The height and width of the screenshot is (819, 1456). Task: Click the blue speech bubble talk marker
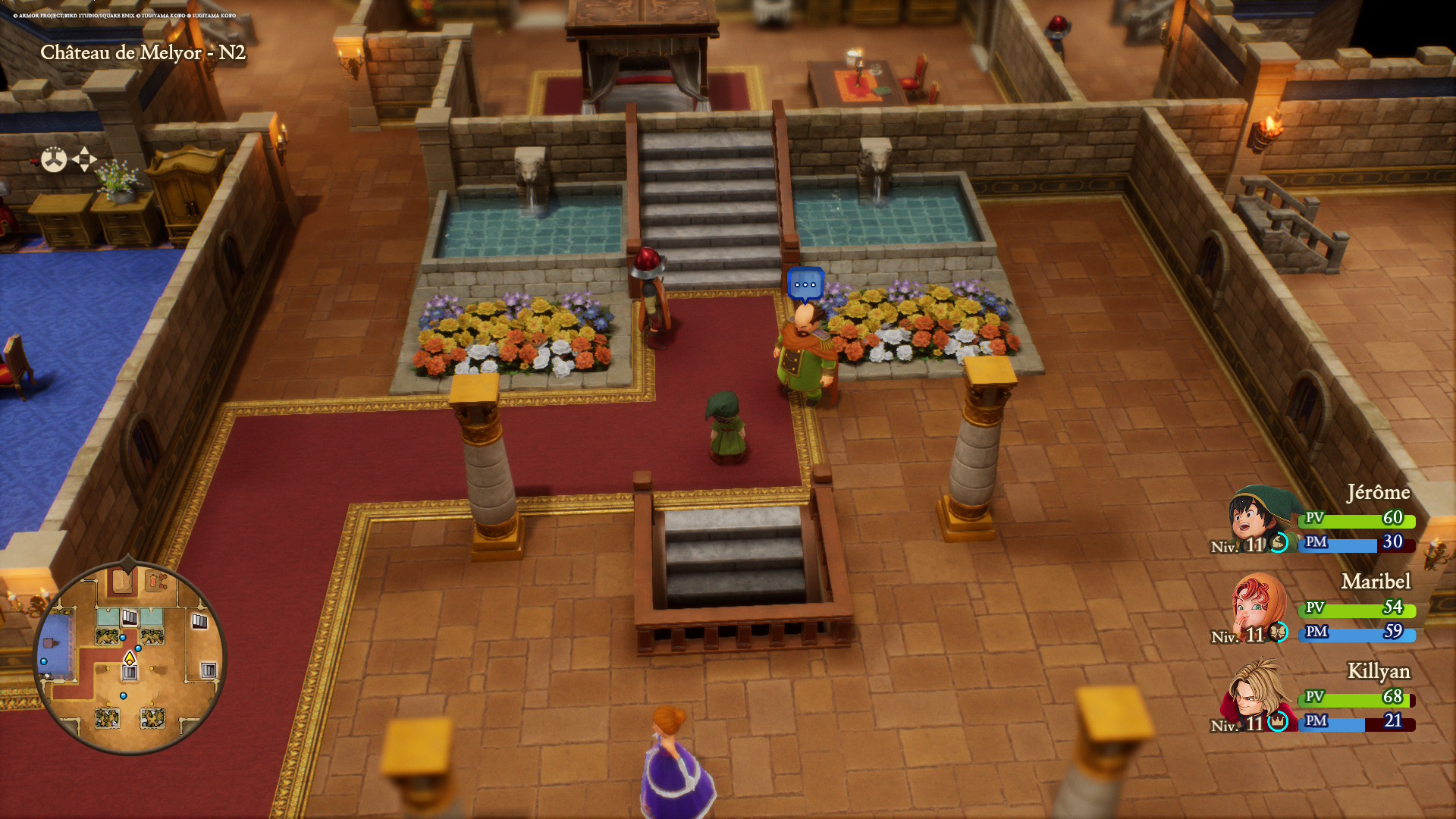pos(805,285)
